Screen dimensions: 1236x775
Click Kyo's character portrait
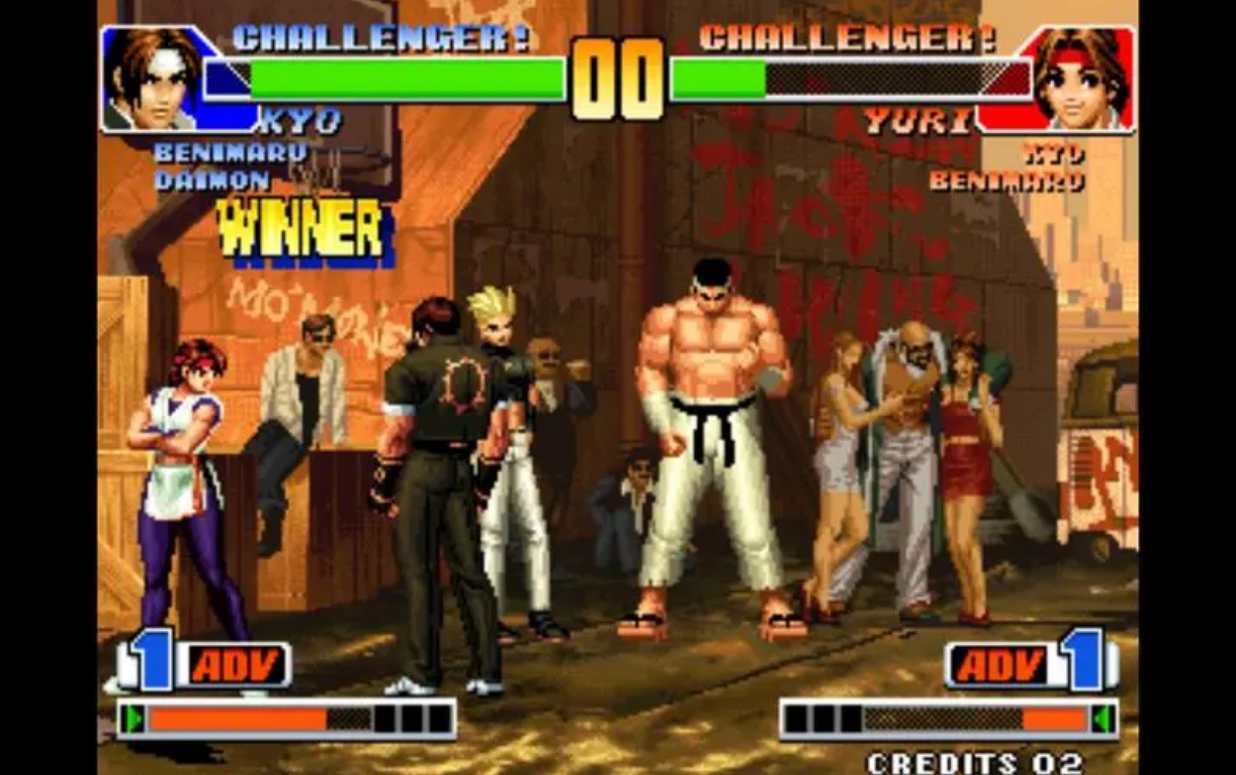click(152, 78)
